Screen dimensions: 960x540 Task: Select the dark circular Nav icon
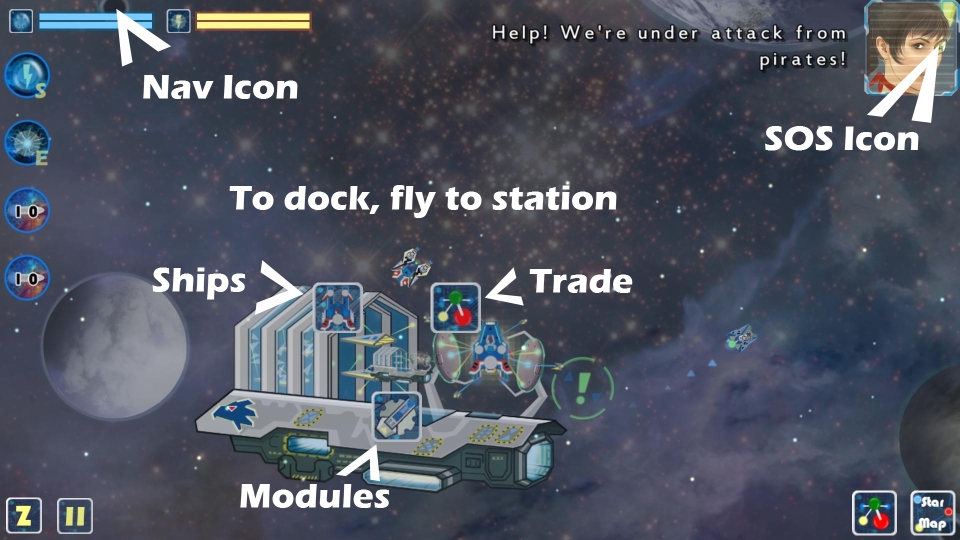(x=112, y=6)
